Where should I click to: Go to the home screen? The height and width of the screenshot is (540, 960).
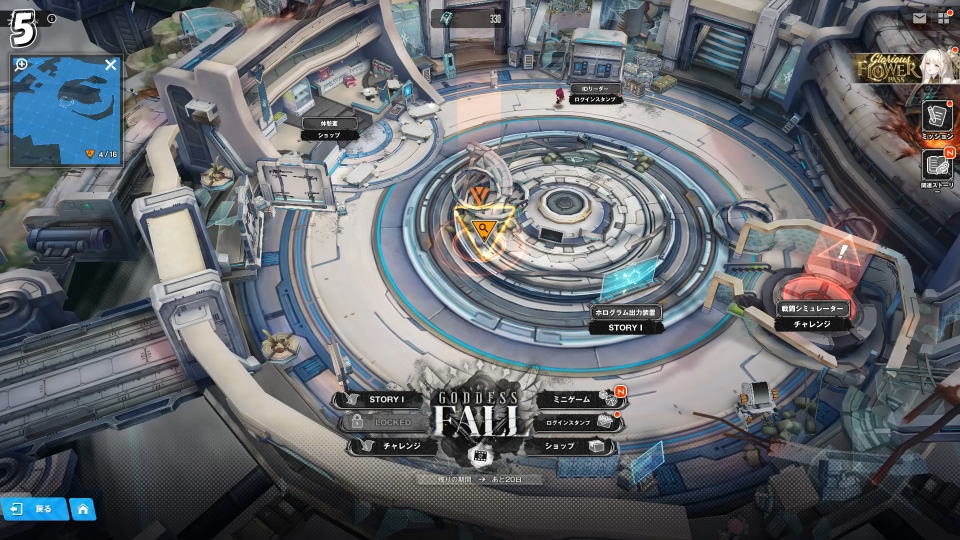point(83,509)
